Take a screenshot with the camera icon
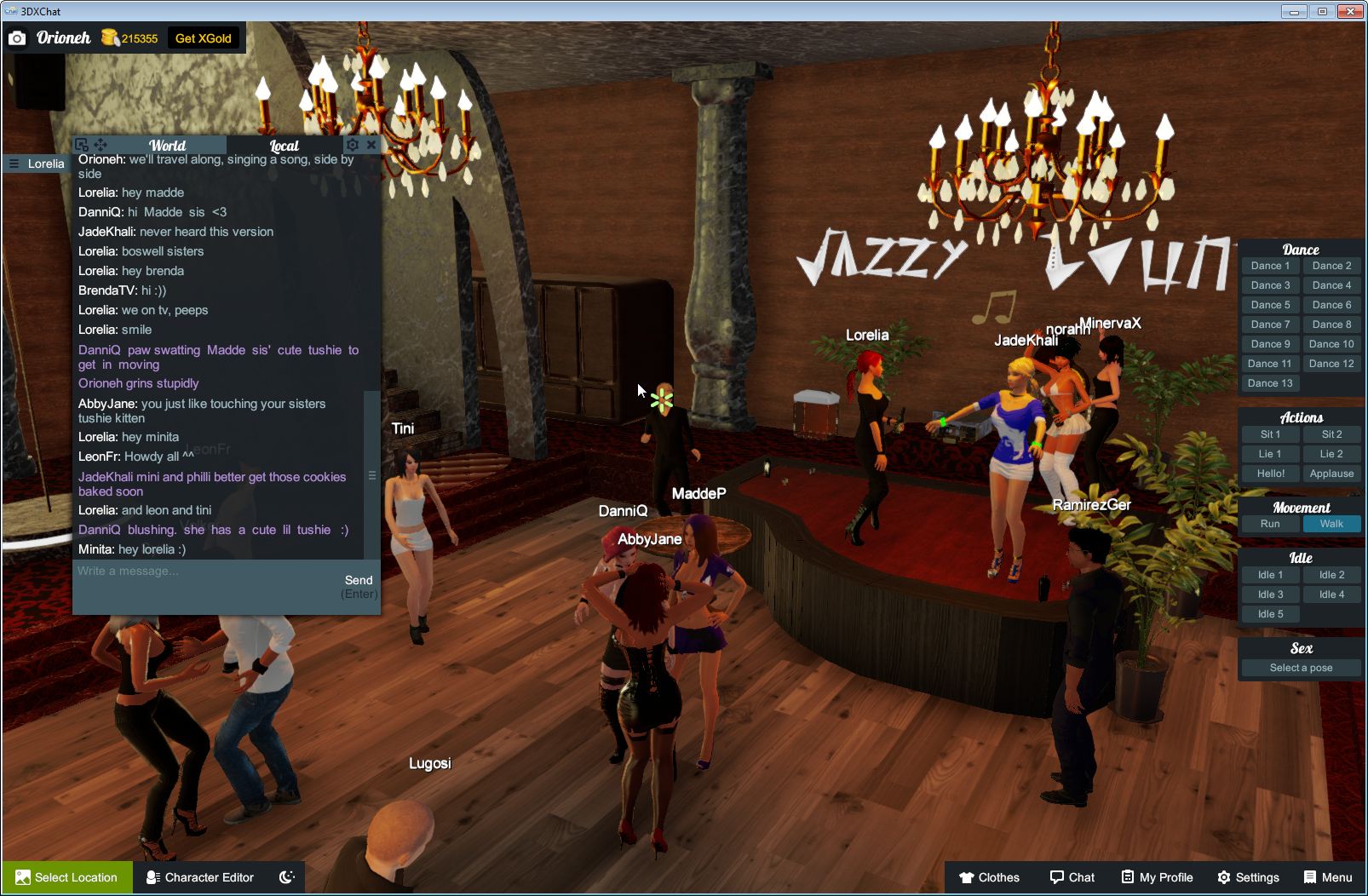1368x896 pixels. 17,38
